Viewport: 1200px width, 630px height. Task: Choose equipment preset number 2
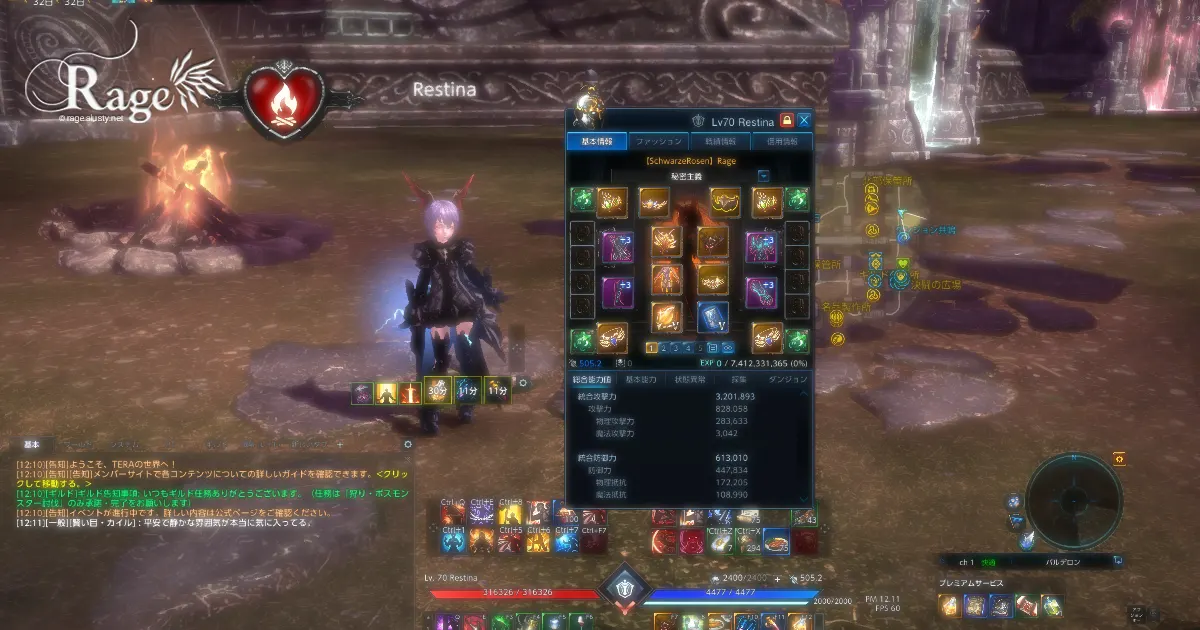click(664, 348)
